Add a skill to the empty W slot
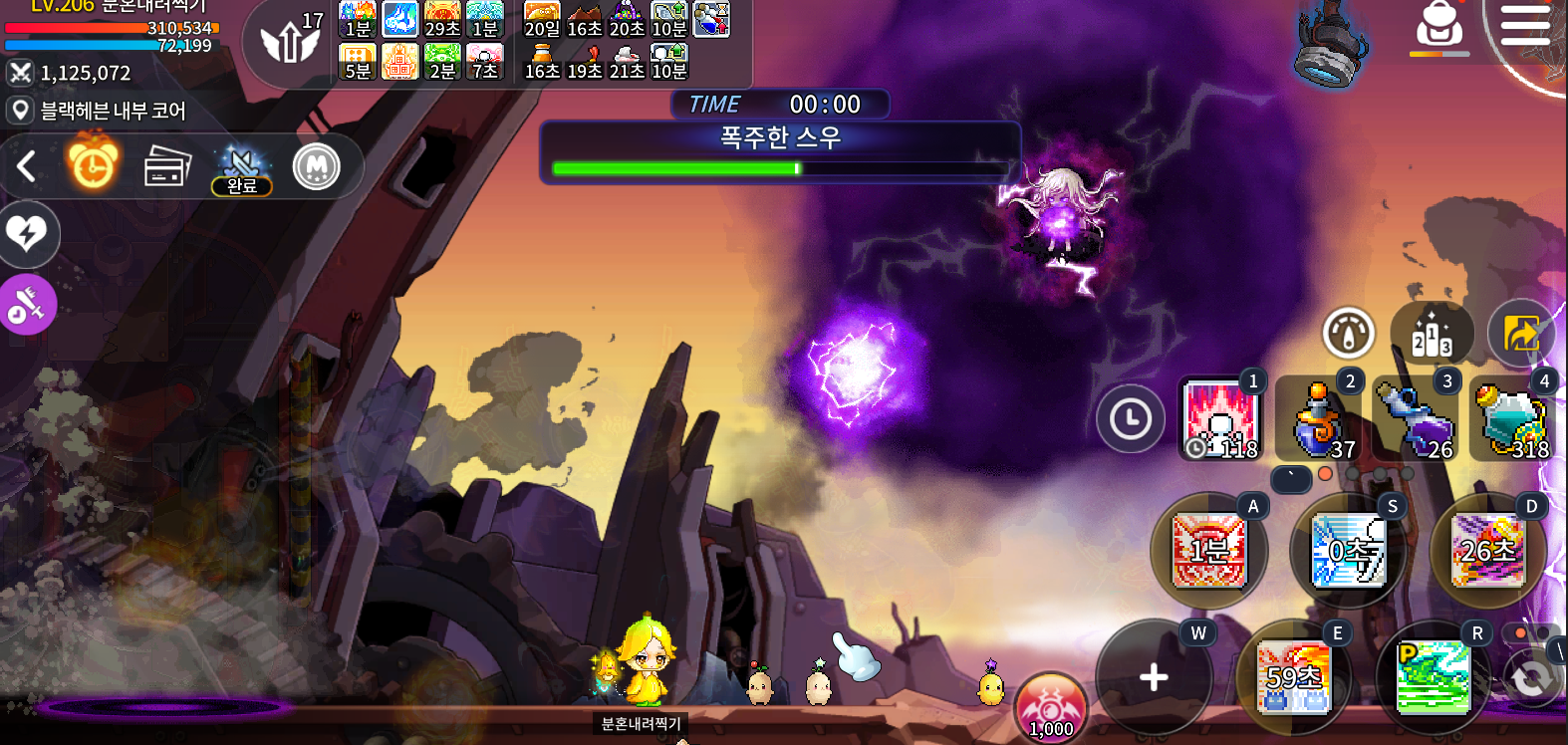This screenshot has width=1568, height=745. tap(1154, 677)
